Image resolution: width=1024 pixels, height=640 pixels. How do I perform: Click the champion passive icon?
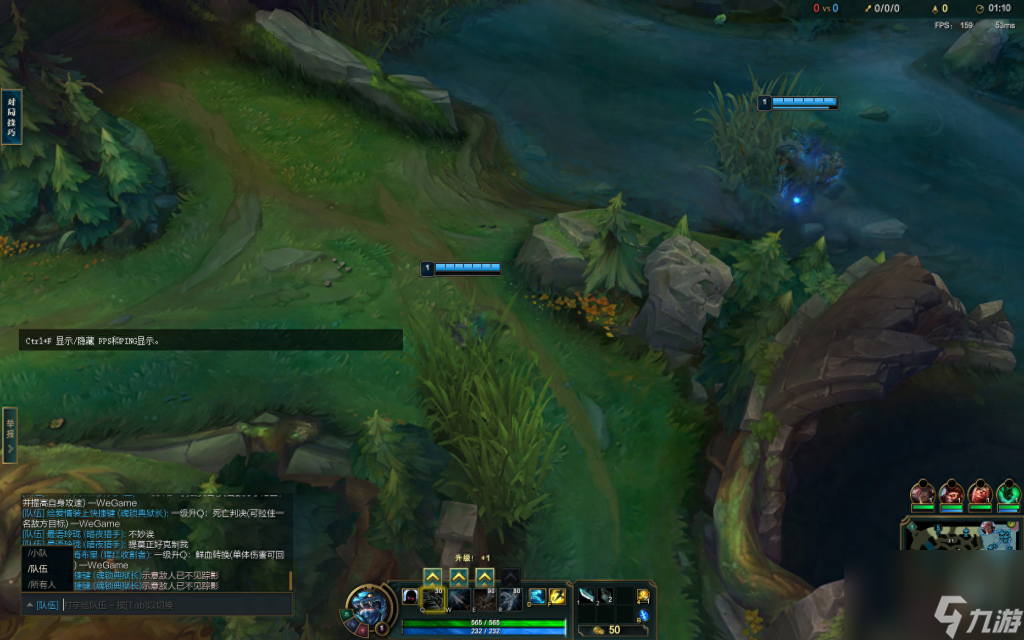click(409, 596)
